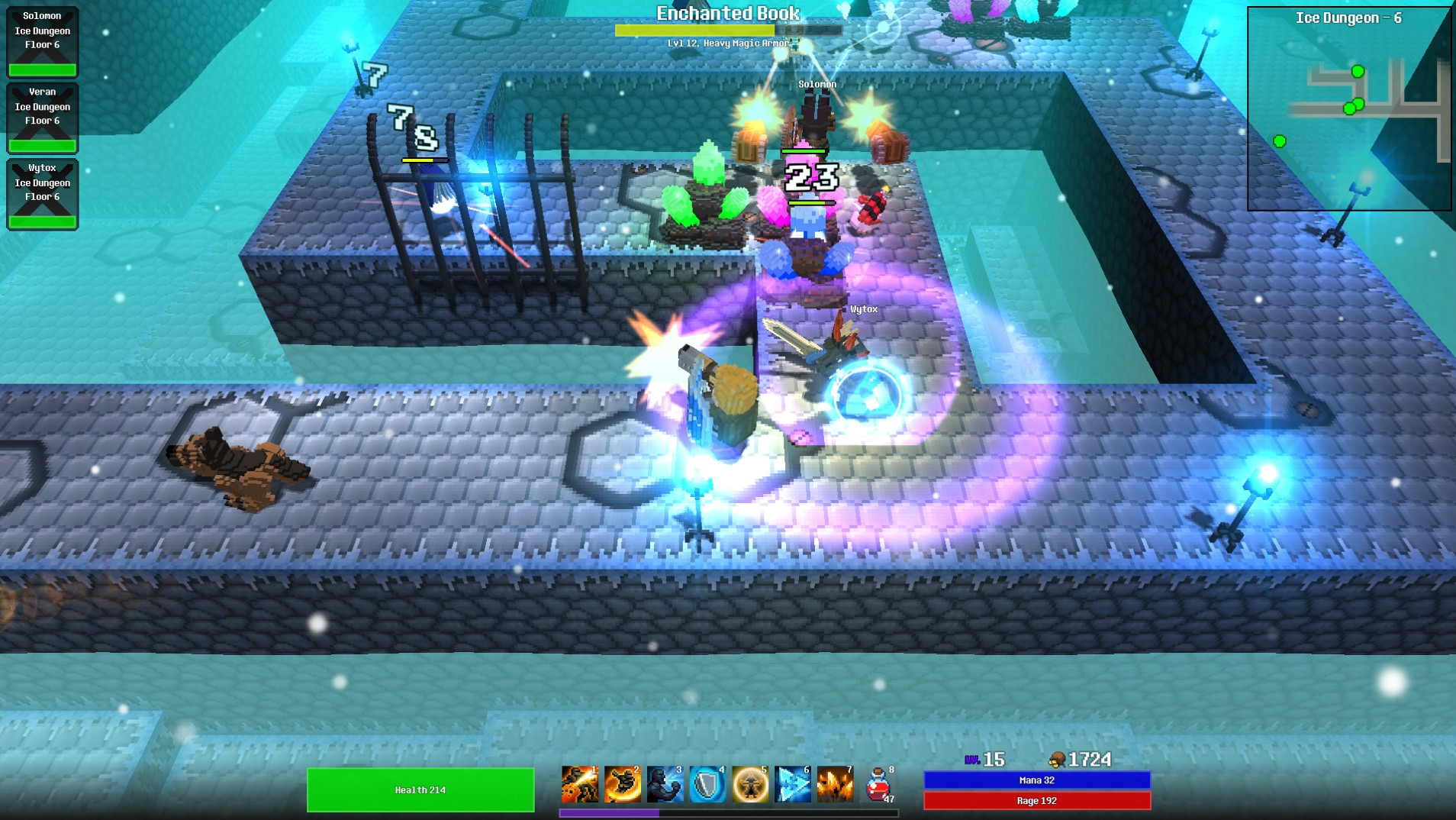Click the green Health 214 bar
Screen dimensions: 1456x820
pos(420,789)
